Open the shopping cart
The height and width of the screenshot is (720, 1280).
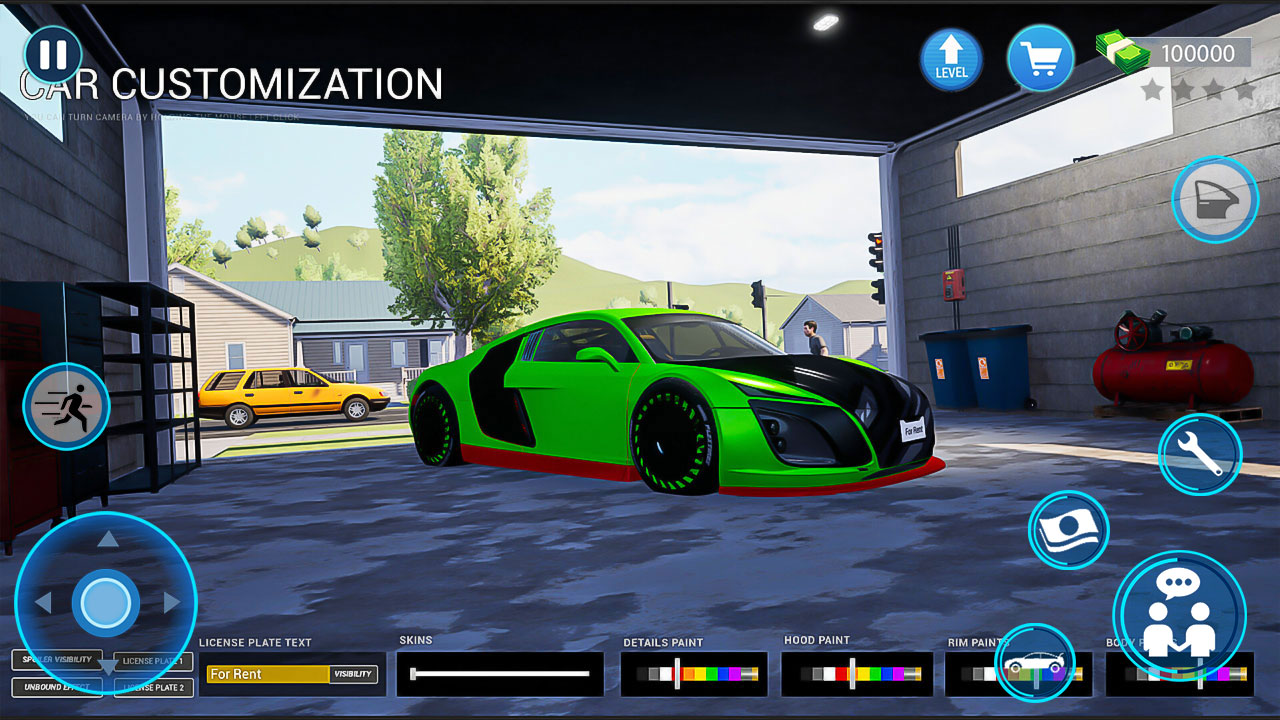1040,57
